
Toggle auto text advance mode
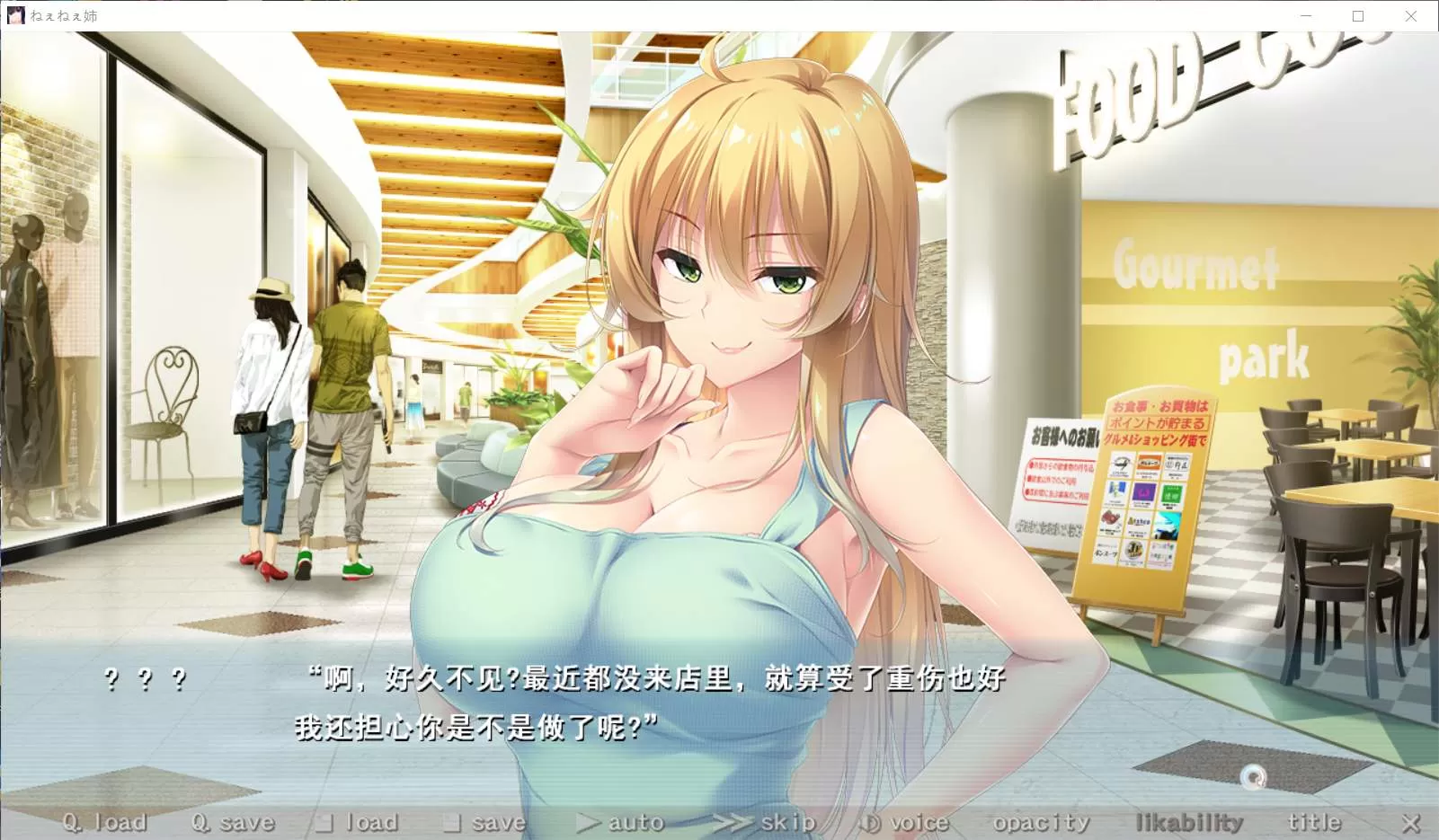coord(621,822)
